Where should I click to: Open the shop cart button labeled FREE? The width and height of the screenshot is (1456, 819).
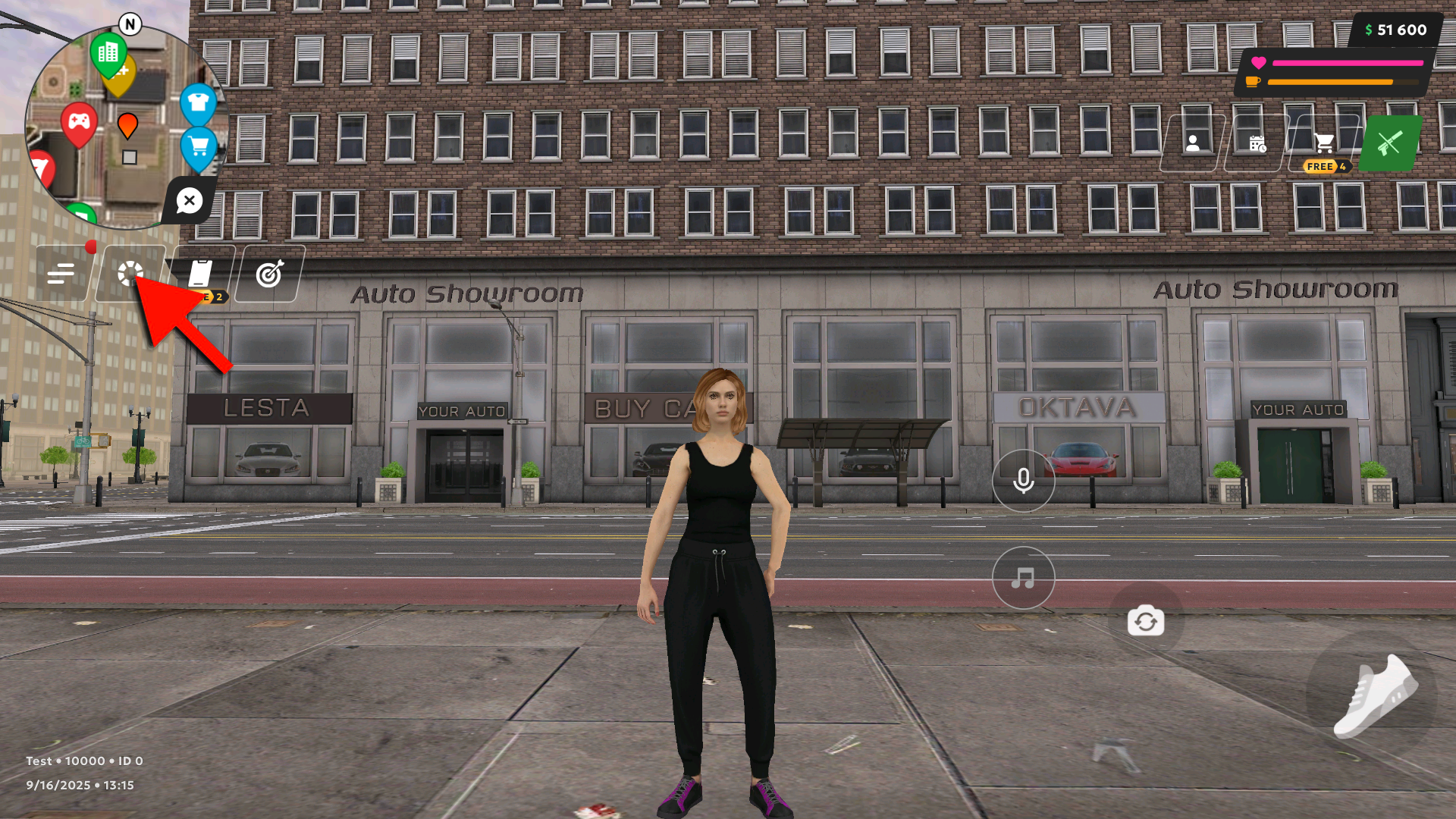[x=1324, y=143]
